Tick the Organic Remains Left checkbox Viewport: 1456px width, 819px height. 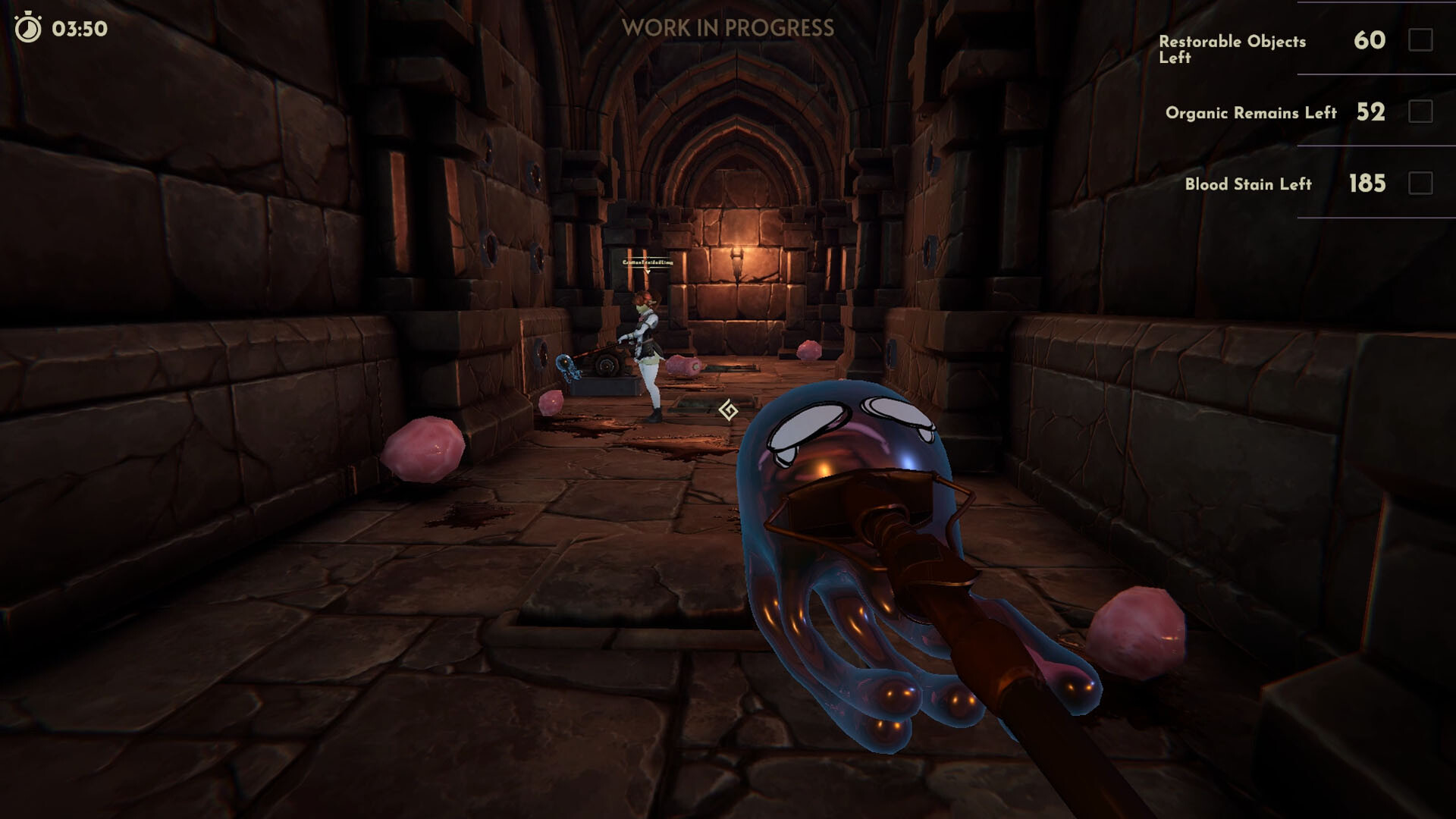point(1420,113)
